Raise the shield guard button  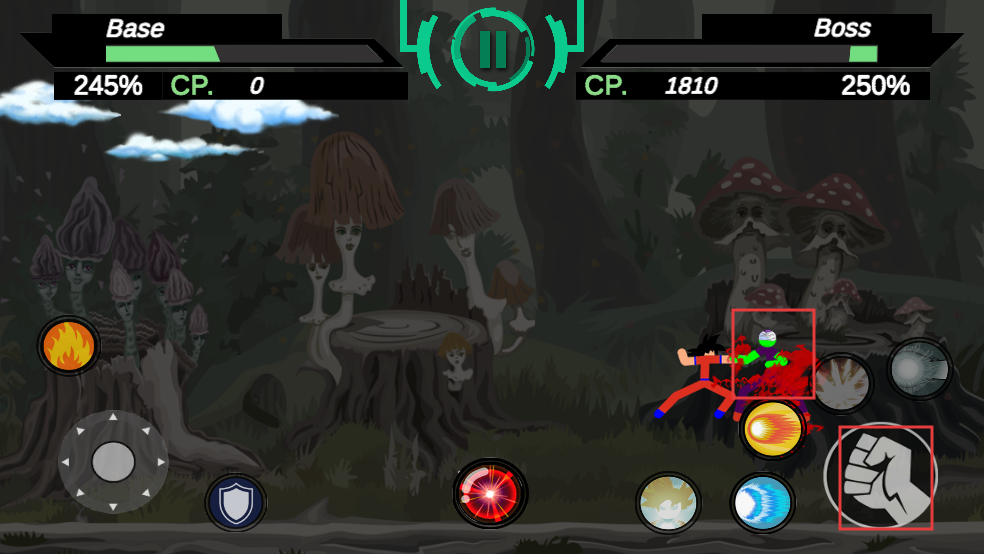click(236, 502)
